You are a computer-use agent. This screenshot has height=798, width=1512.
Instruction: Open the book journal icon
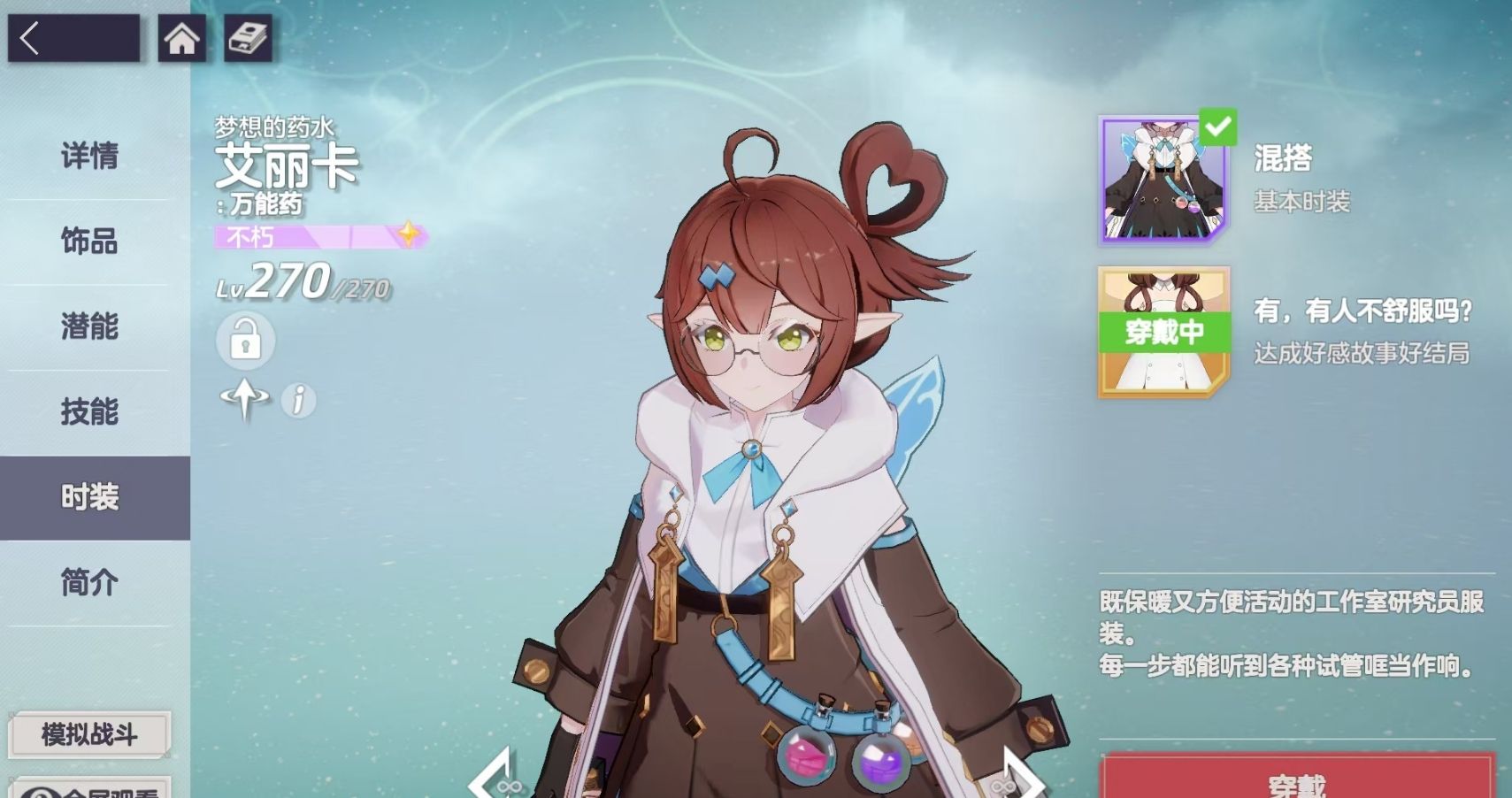(x=247, y=39)
